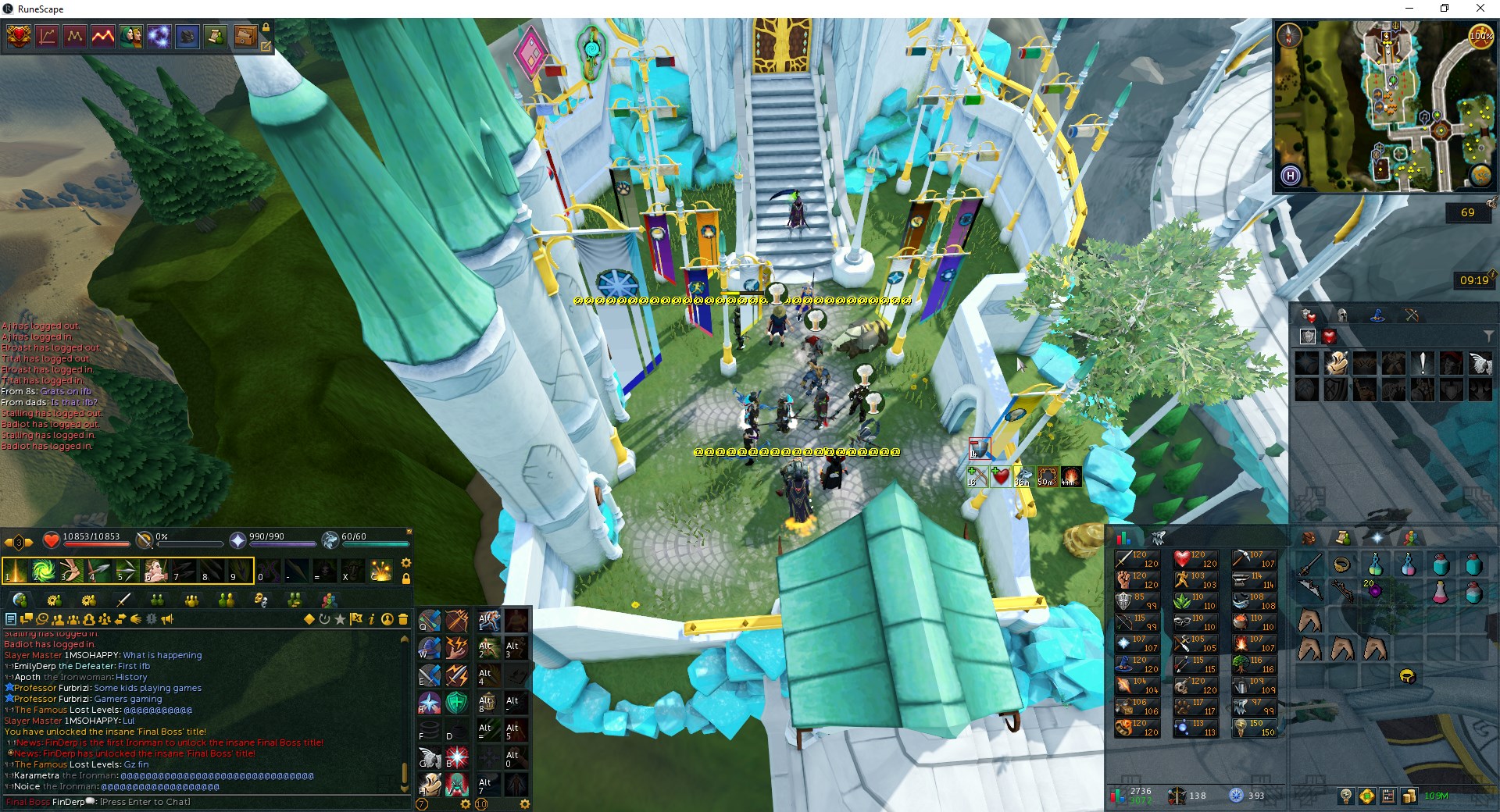Activate the home teleport H button
Image resolution: width=1500 pixels, height=812 pixels.
[1291, 176]
